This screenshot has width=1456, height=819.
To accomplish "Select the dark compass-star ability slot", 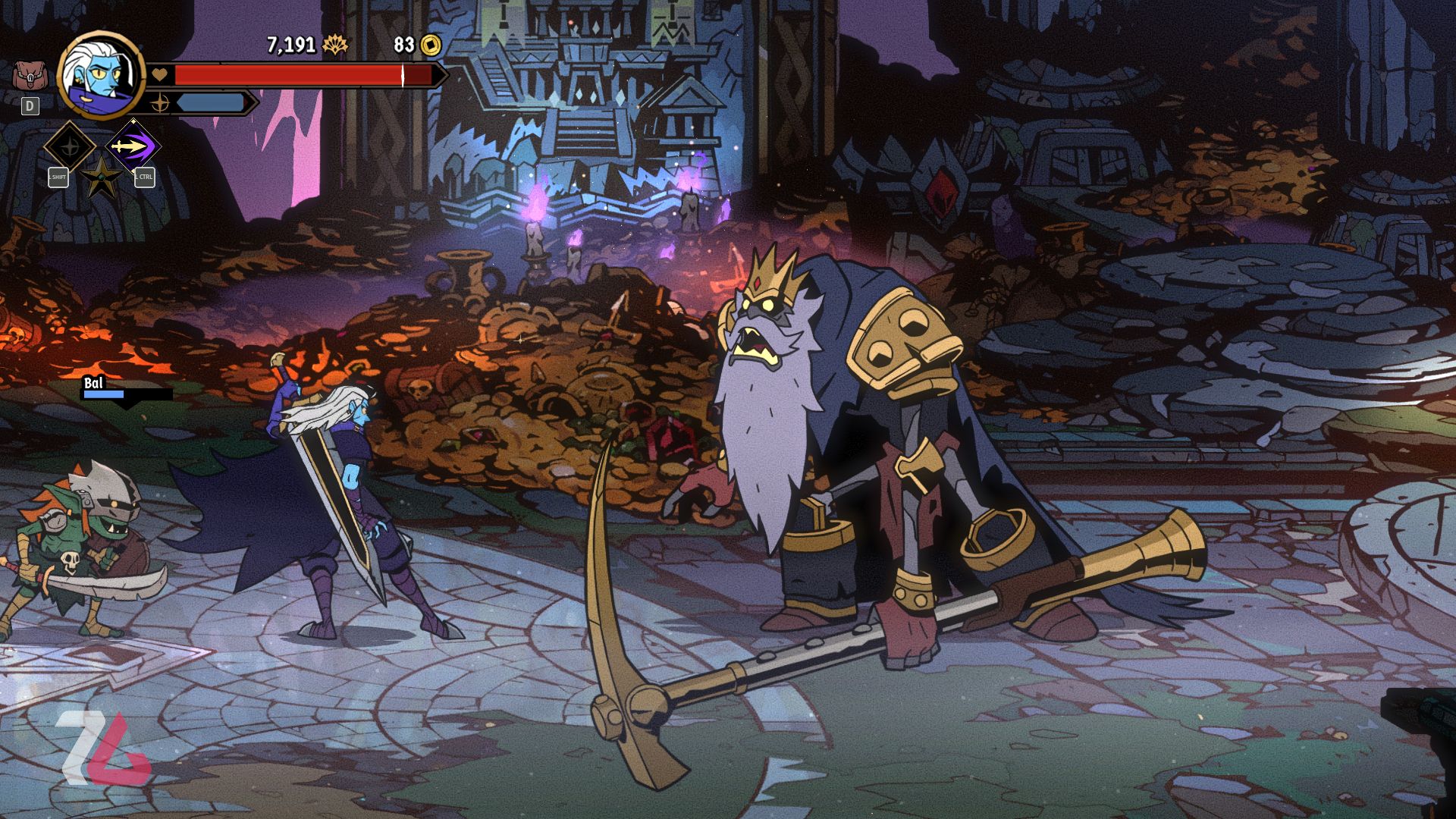I will coord(69,145).
